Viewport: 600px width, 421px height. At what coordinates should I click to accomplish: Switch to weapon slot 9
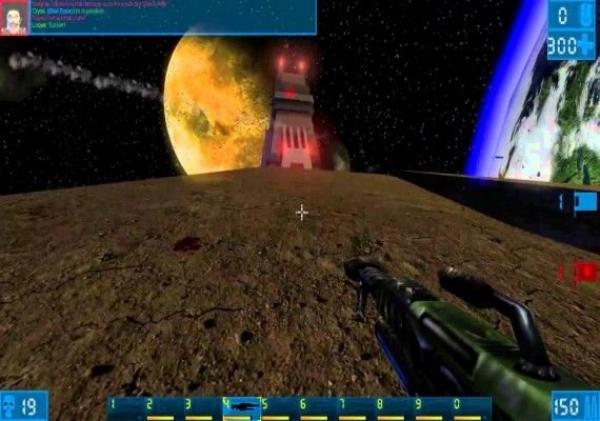coord(433,407)
